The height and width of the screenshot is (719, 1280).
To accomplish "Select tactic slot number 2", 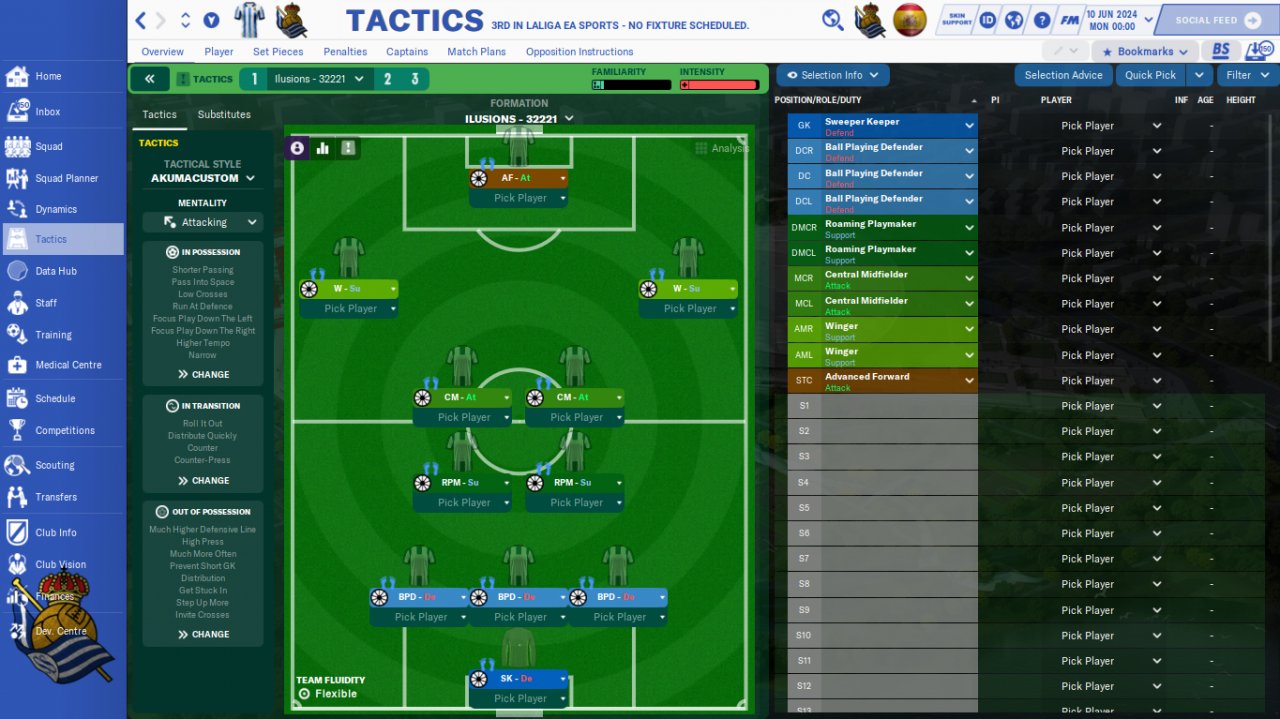I will tap(388, 79).
